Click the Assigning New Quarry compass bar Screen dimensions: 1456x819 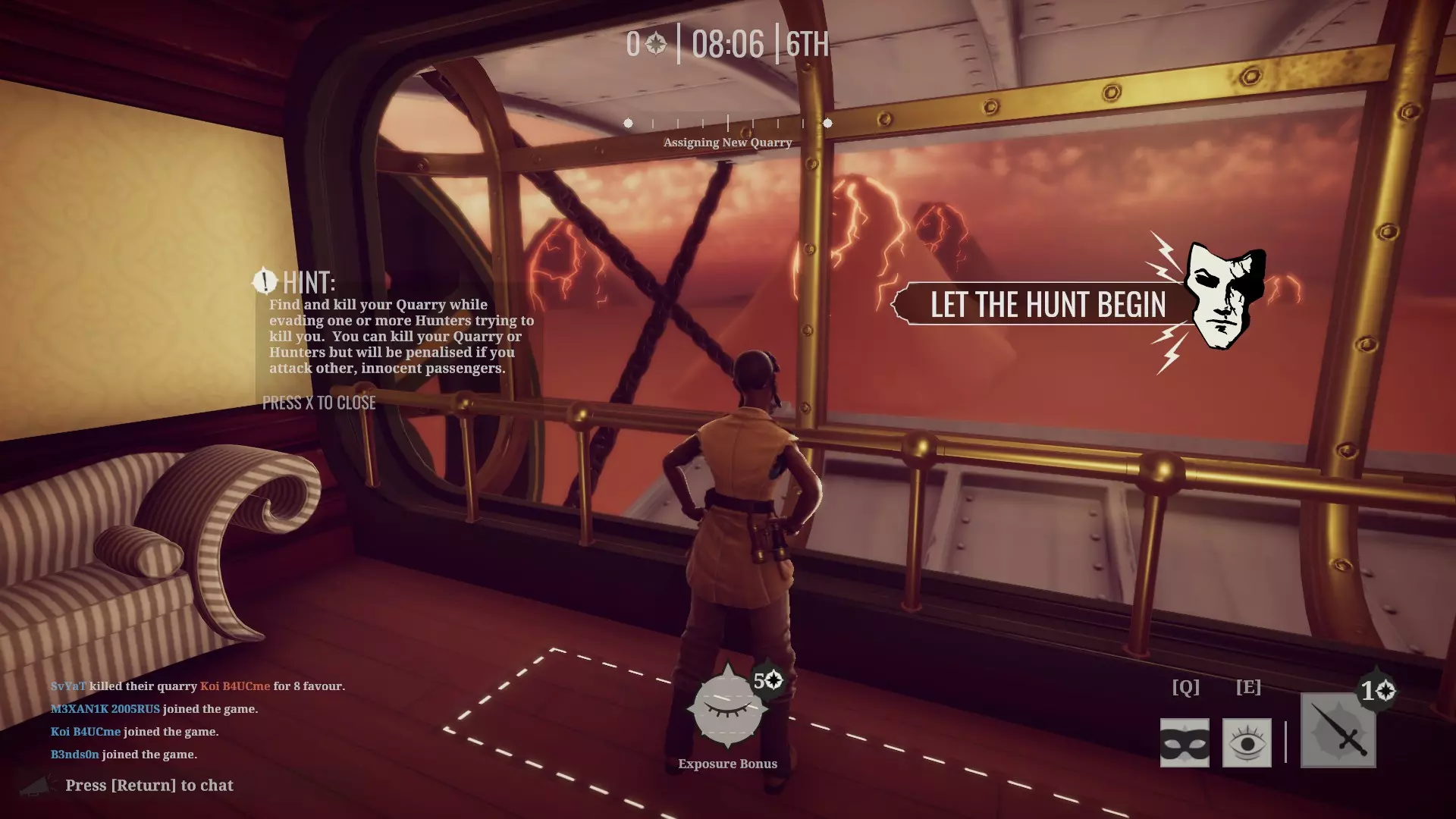pyautogui.click(x=727, y=123)
